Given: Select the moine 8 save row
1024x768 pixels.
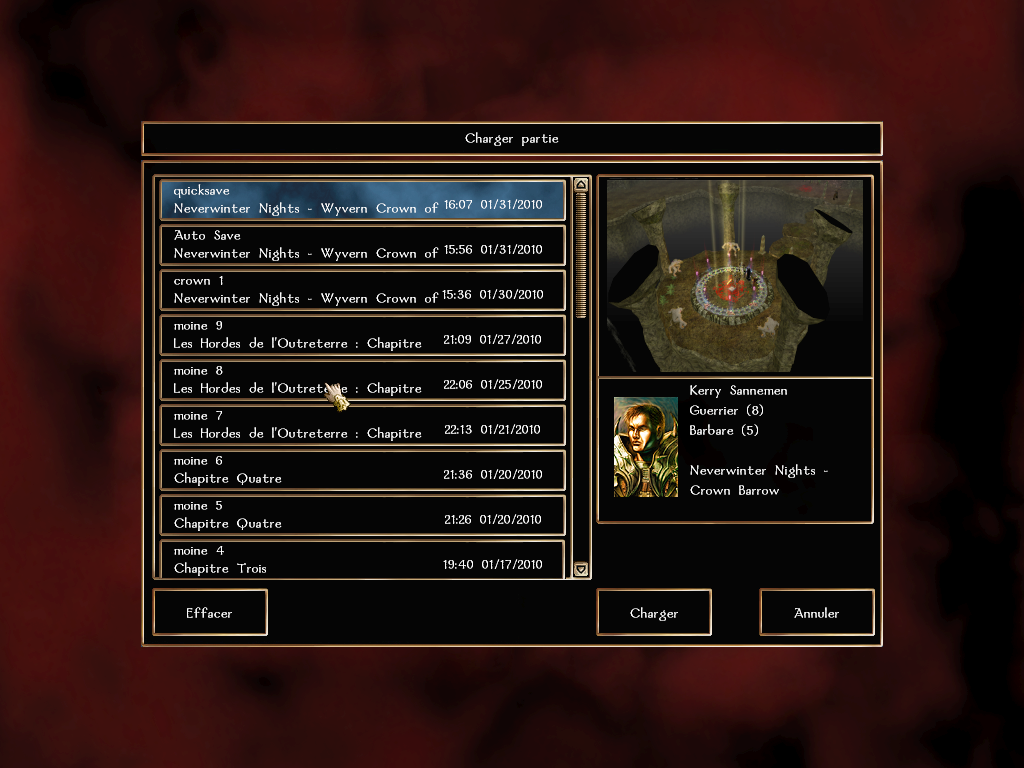Looking at the screenshot, I should point(362,380).
